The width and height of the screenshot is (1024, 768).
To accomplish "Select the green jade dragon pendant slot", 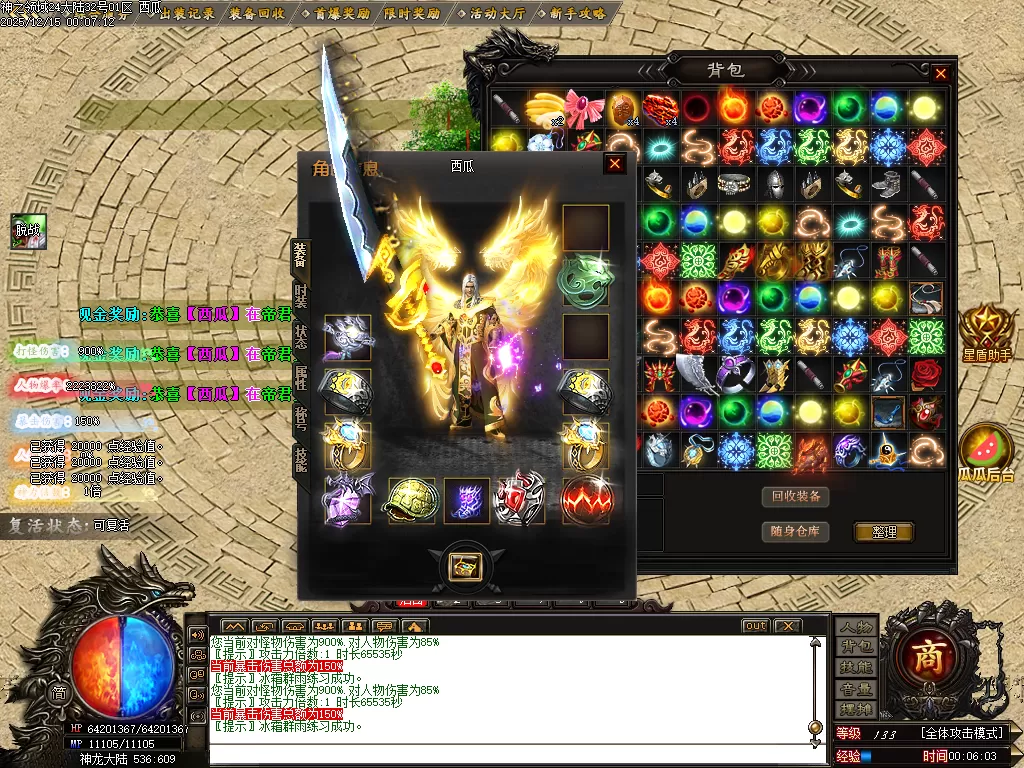I will (x=586, y=281).
